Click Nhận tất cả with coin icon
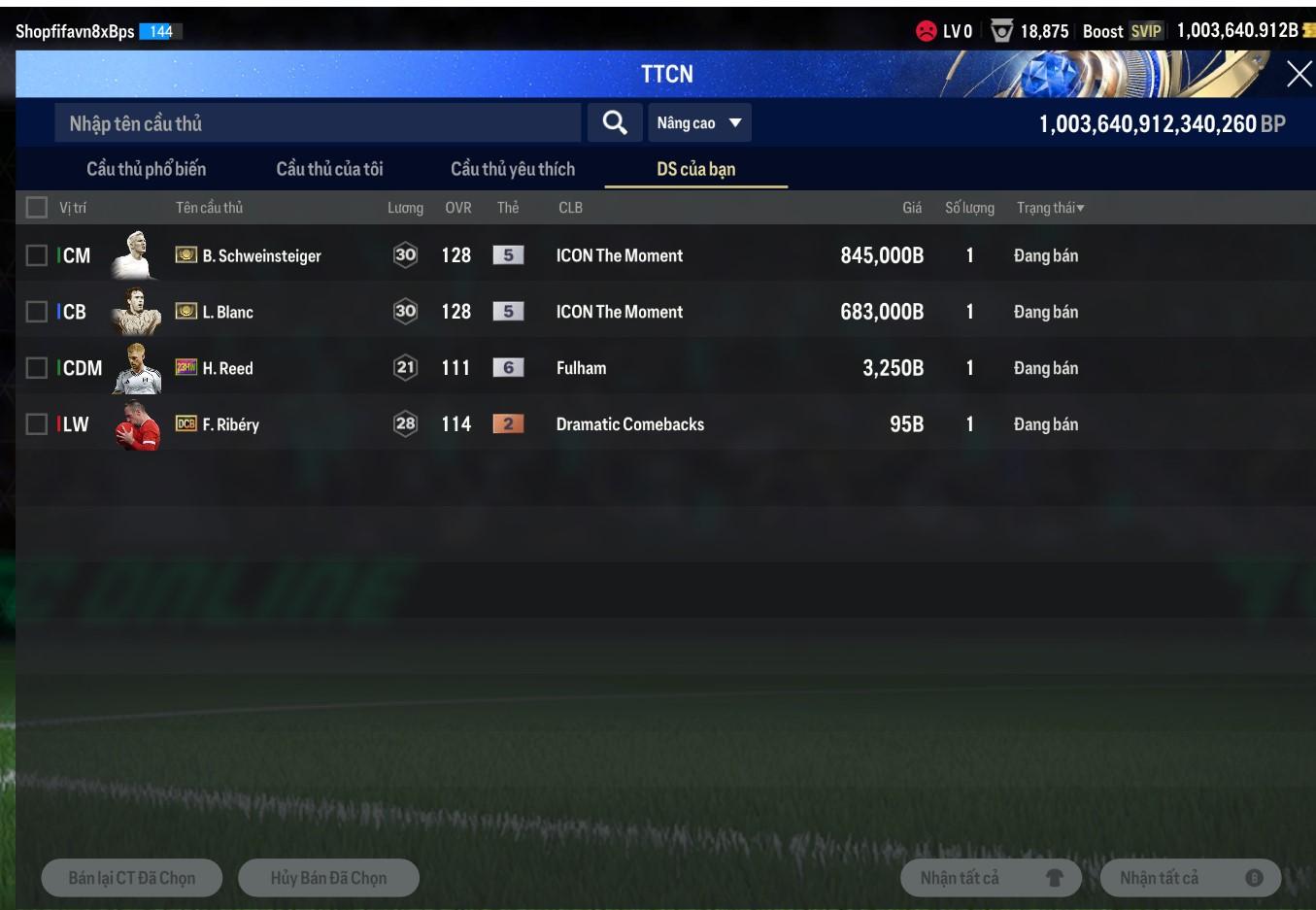Image resolution: width=1316 pixels, height=910 pixels. 1190,878
